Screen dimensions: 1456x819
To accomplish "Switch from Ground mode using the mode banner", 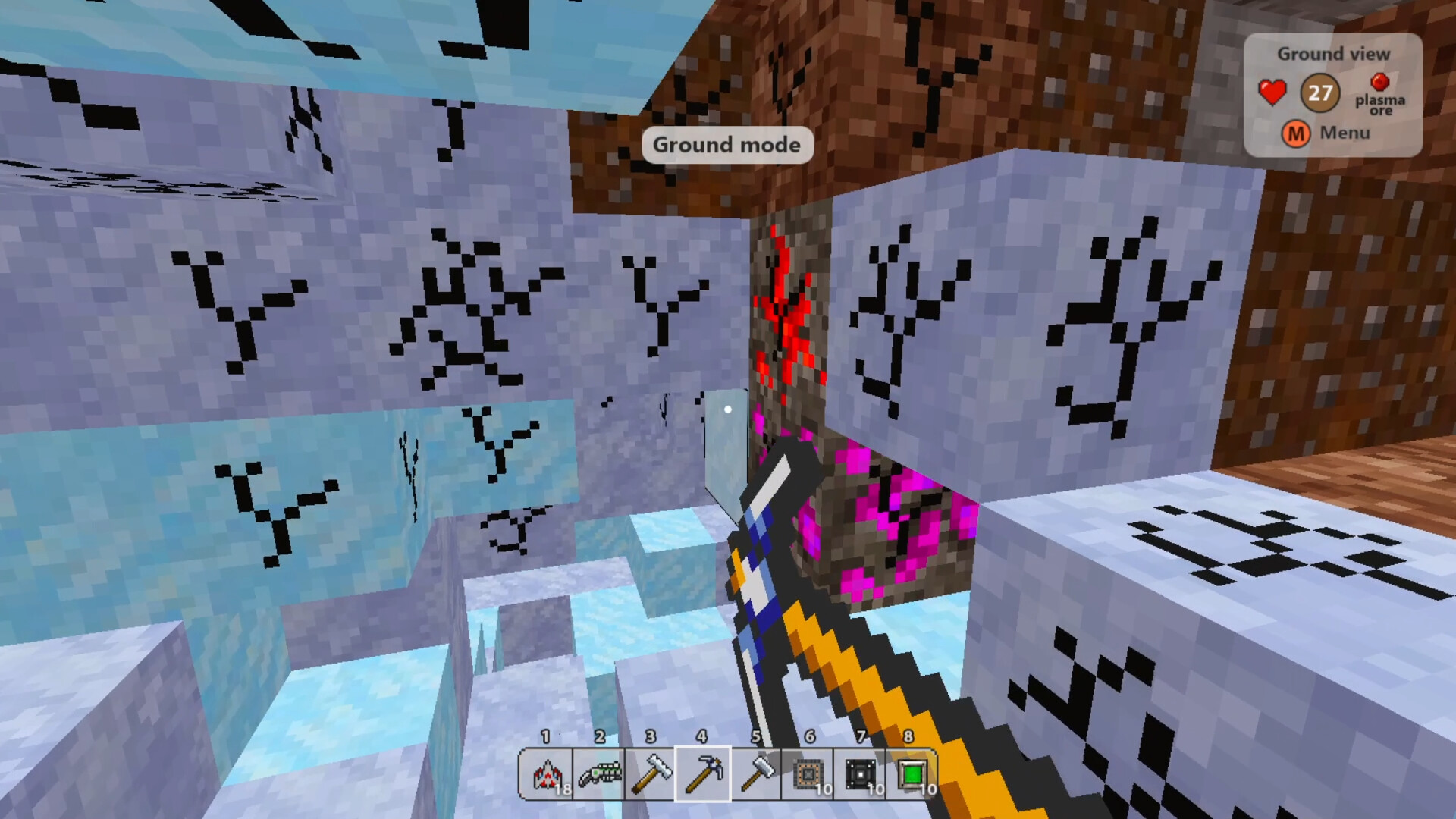I will pos(726,145).
